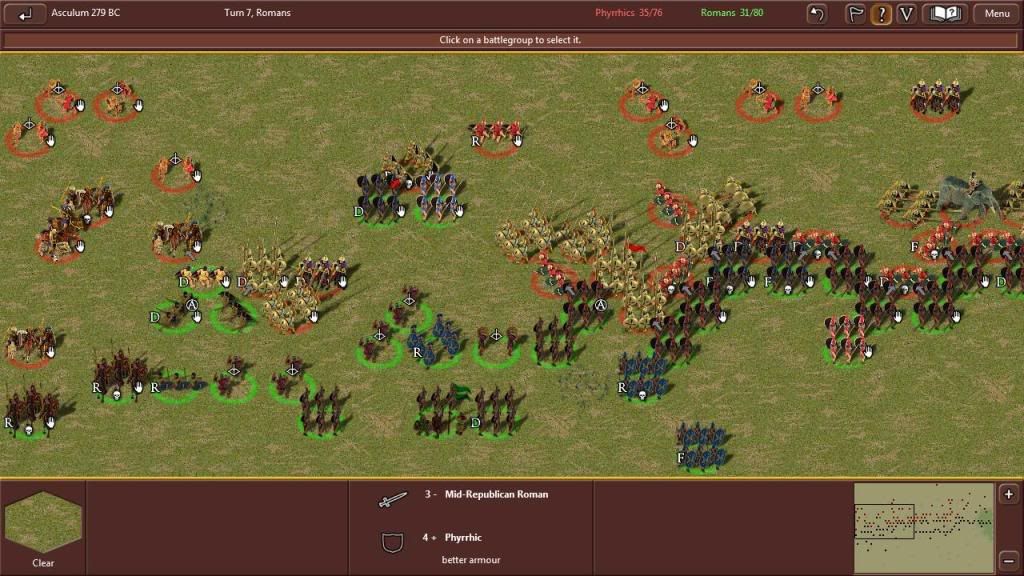Click the undo arrow button

click(x=817, y=14)
